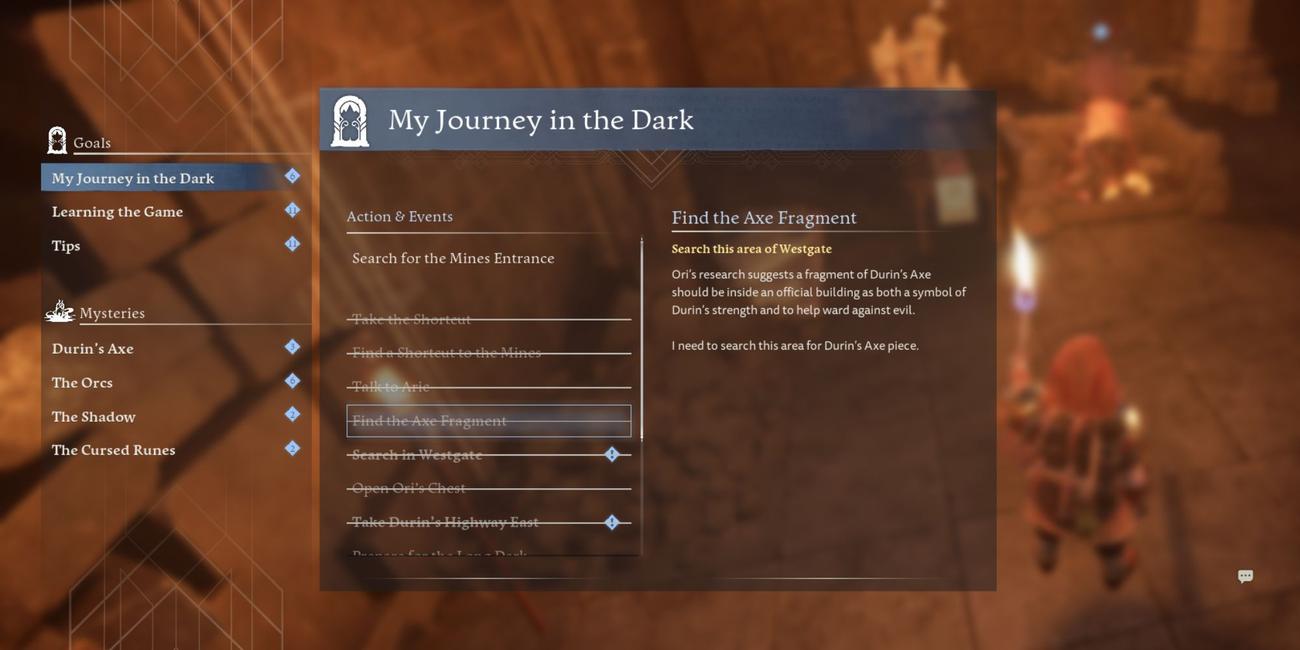Image resolution: width=1300 pixels, height=650 pixels.
Task: Open the Learning the Game entry
Action: [117, 212]
